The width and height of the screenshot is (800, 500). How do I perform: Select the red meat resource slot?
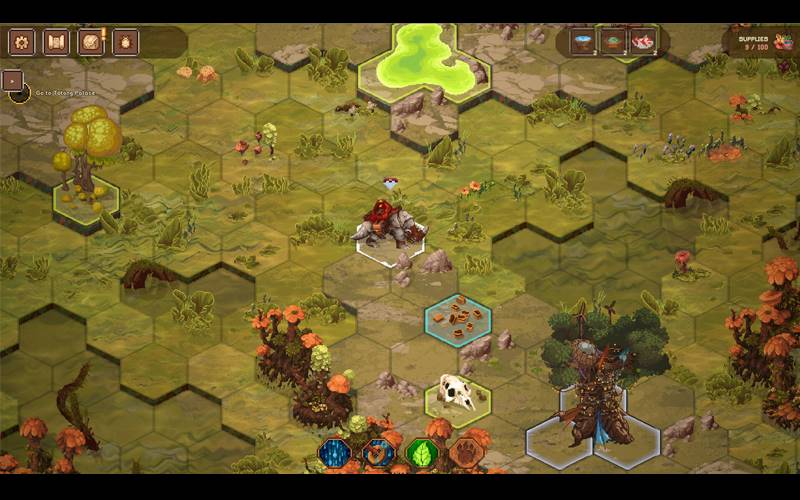point(642,42)
